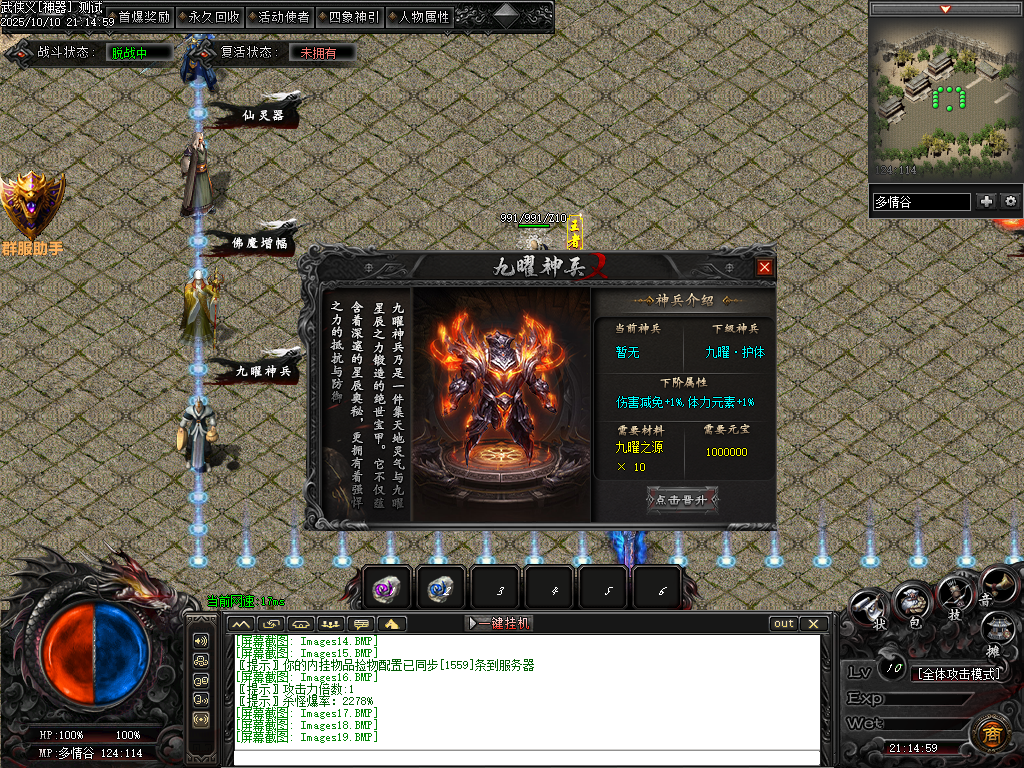
Task: Click the plus button beside 多情谷
Action: (987, 202)
